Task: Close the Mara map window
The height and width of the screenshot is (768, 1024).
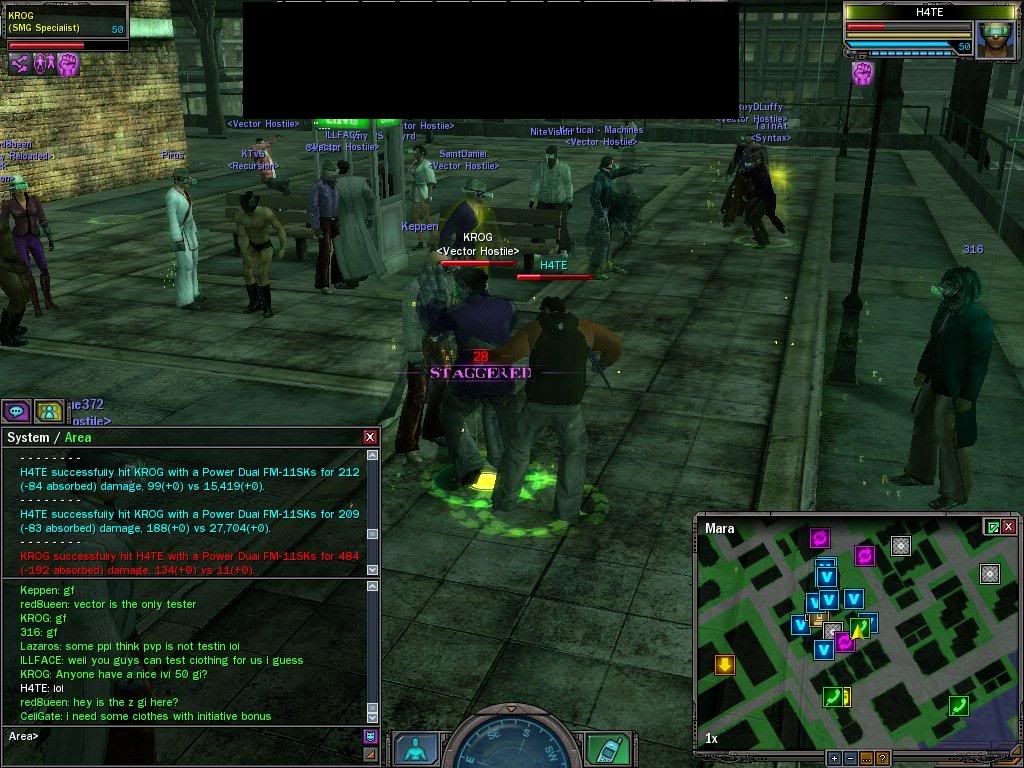Action: 1009,527
